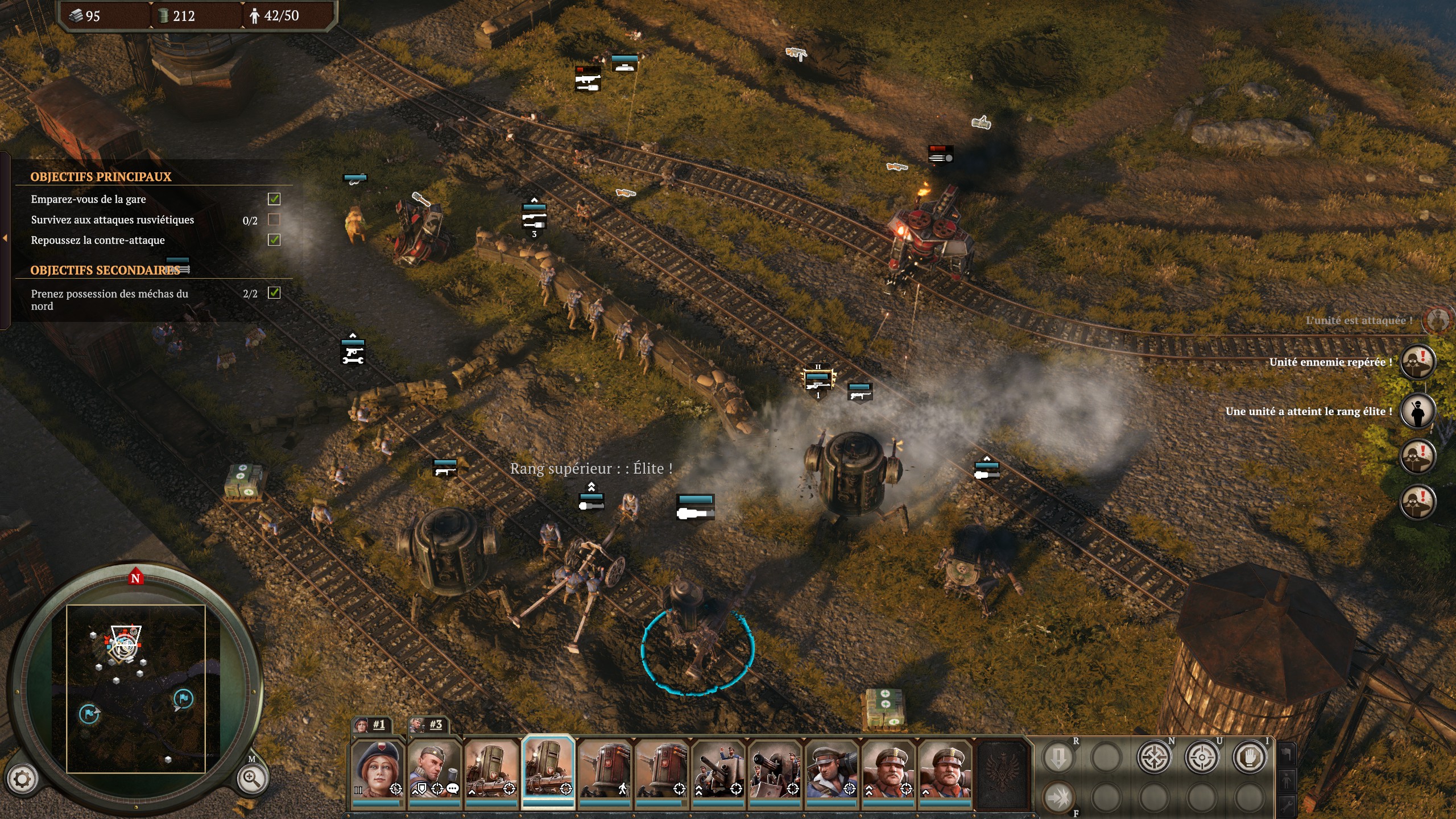This screenshot has width=1456, height=819.
Task: Select the field cannon crew unit card
Action: (718, 770)
